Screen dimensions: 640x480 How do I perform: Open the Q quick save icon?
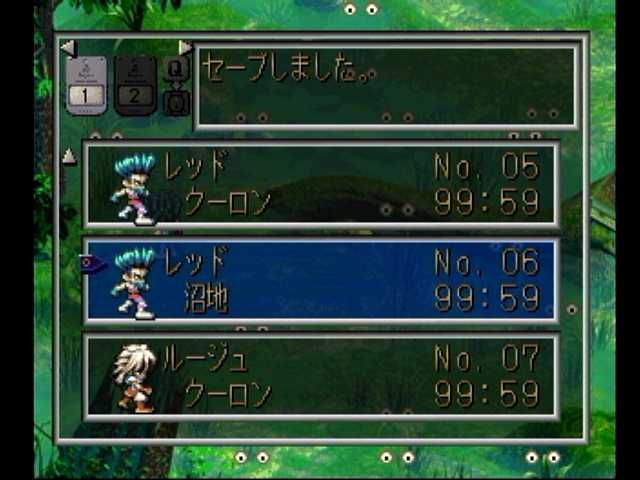[x=176, y=70]
